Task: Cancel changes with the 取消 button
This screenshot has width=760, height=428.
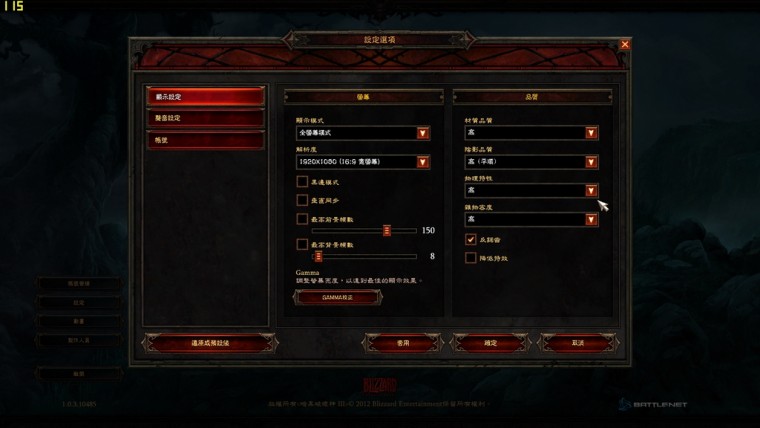Action: [x=577, y=343]
